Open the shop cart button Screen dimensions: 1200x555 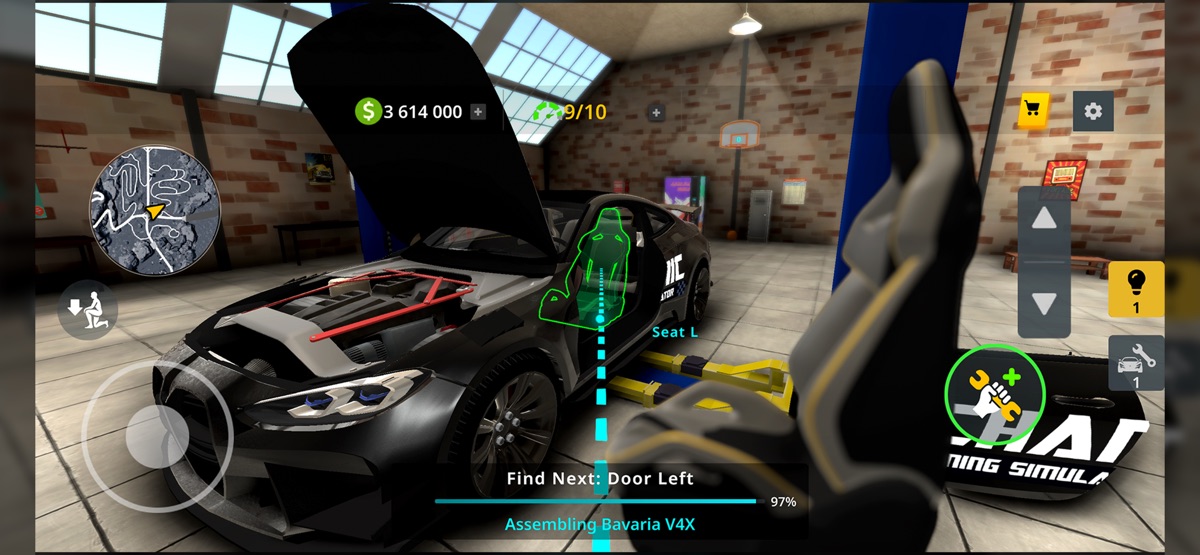coord(1033,111)
